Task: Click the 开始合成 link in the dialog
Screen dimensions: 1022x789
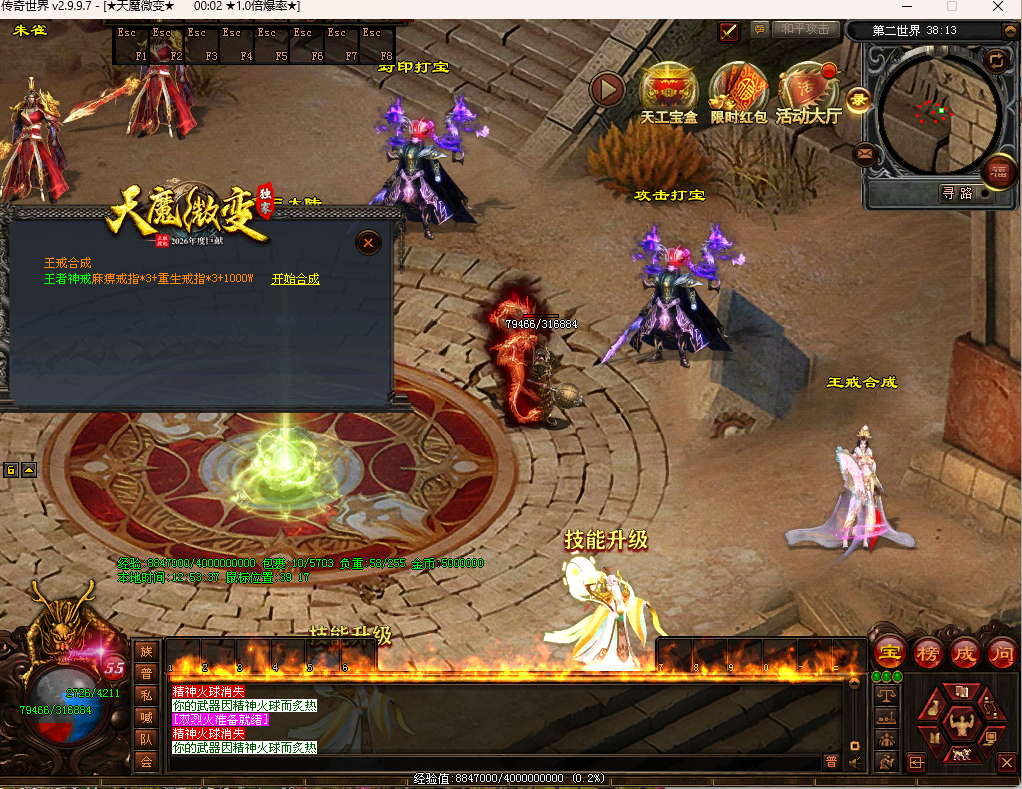Action: (295, 280)
